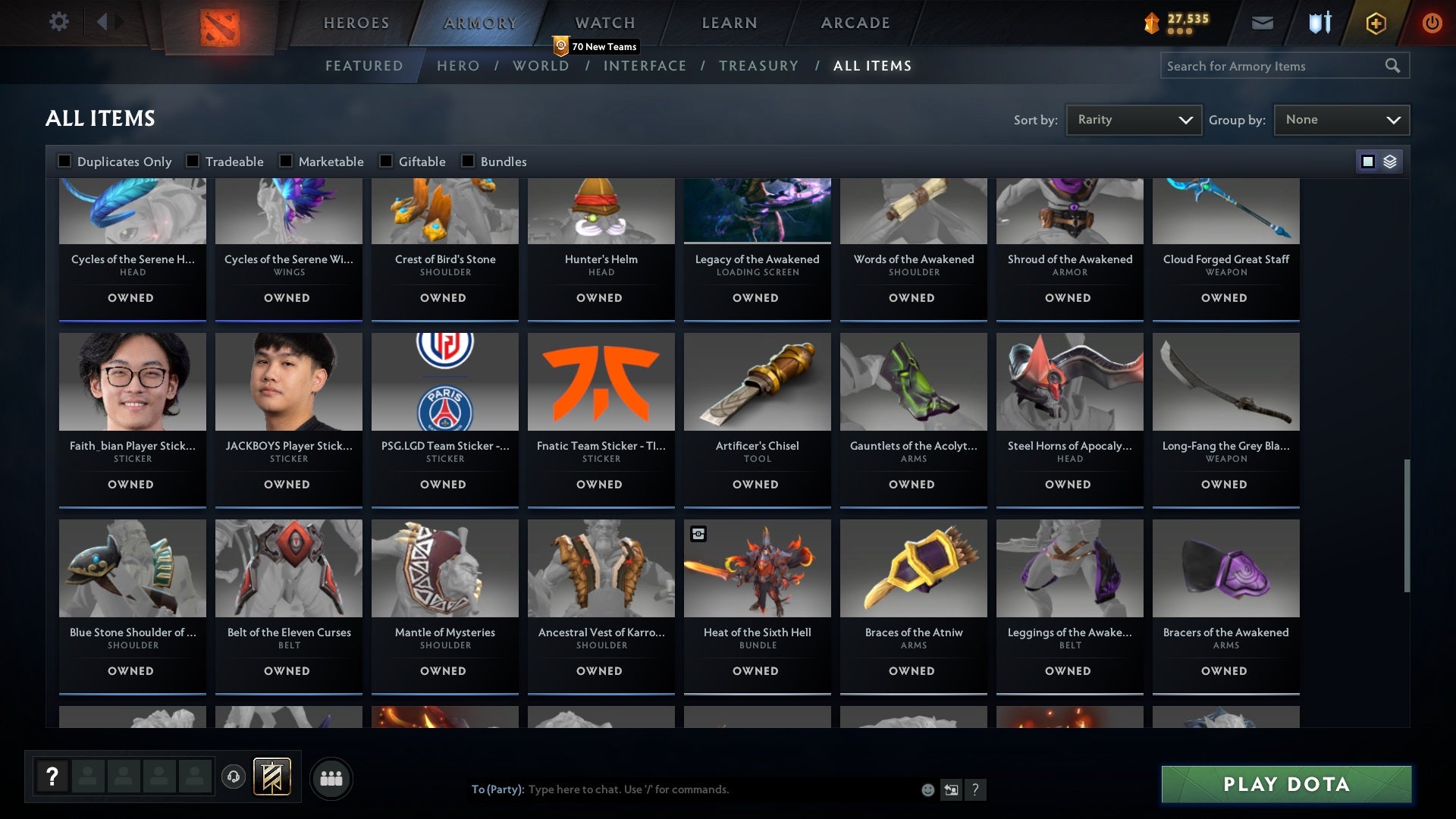Open the Group by None dropdown

tap(1341, 119)
